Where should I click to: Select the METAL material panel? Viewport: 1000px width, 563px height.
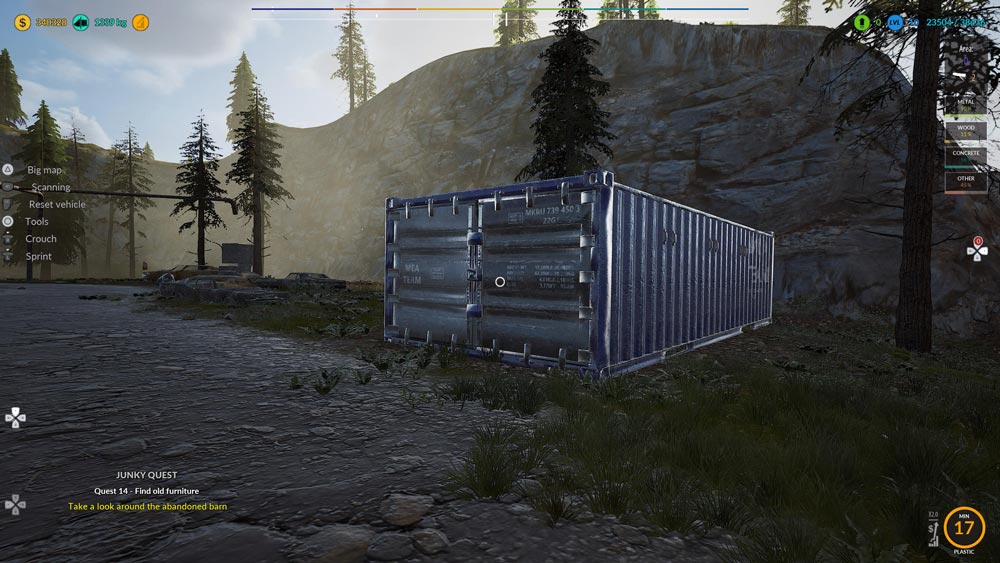tap(965, 103)
